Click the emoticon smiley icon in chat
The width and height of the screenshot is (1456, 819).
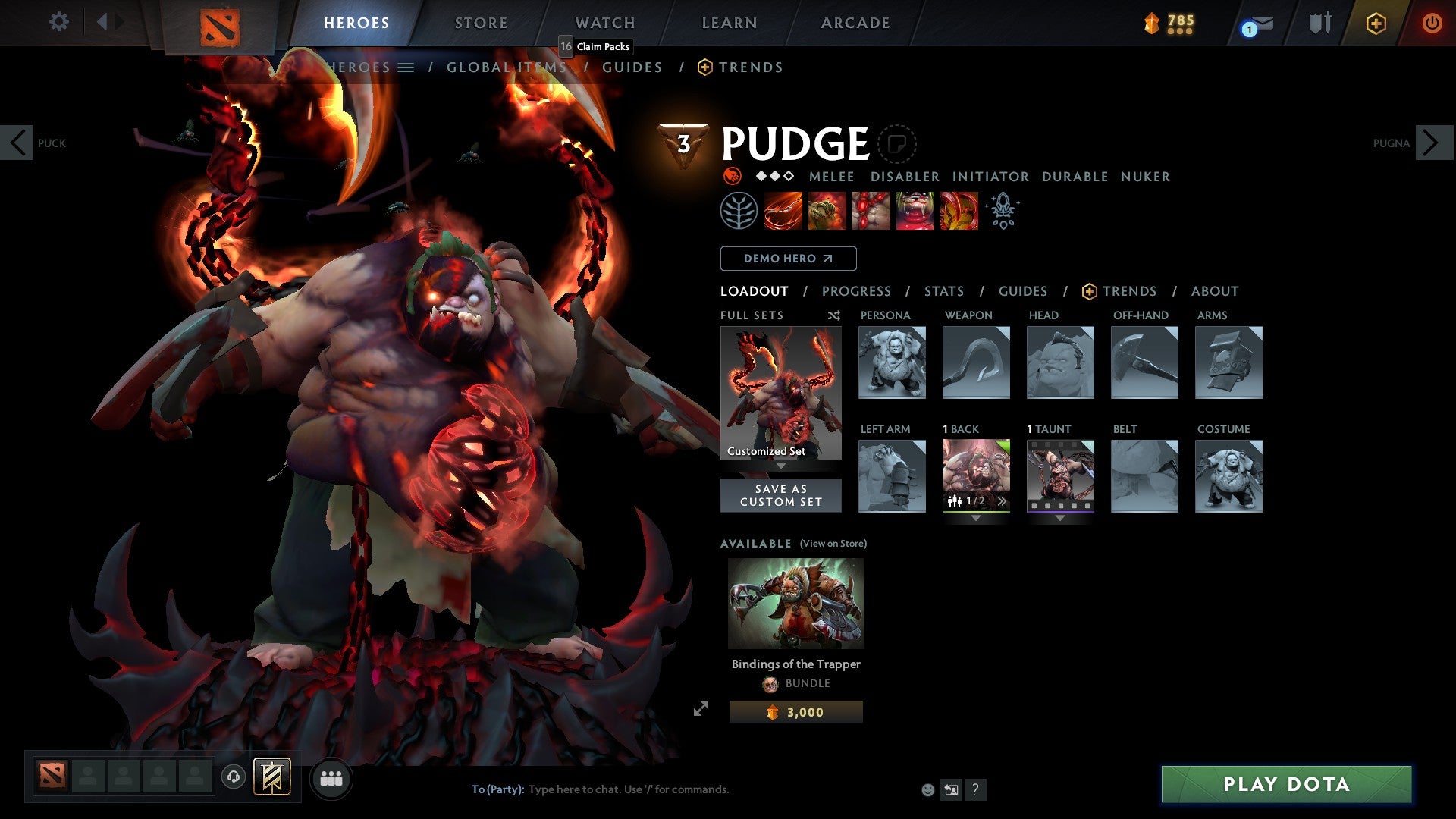(x=927, y=789)
